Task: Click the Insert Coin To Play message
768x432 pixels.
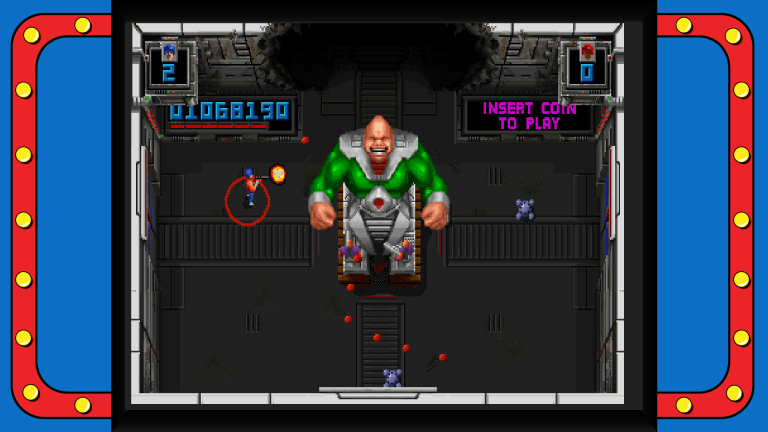Action: (x=529, y=116)
